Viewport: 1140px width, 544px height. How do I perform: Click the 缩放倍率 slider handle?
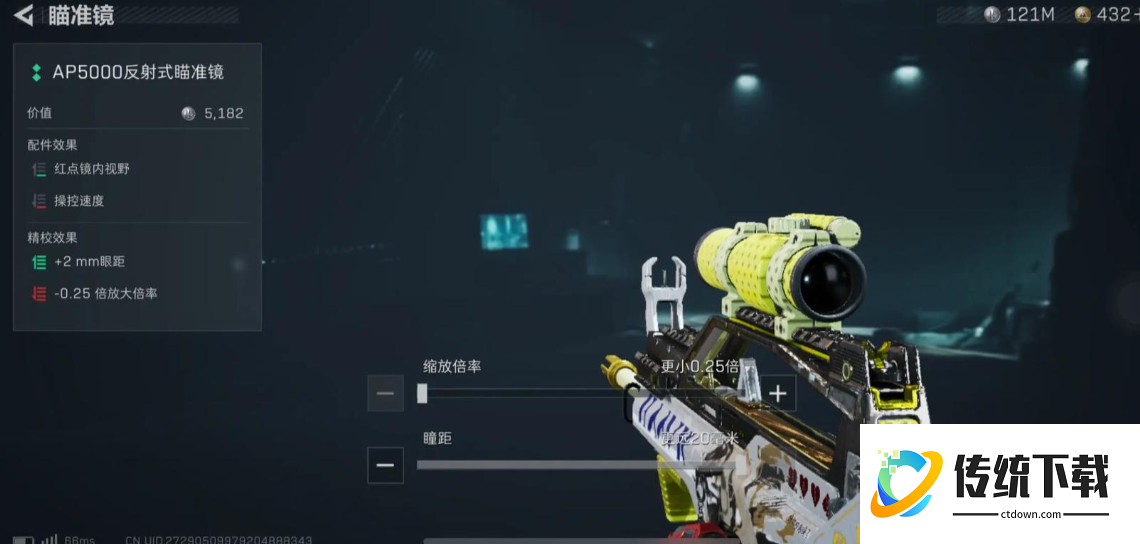pyautogui.click(x=422, y=393)
